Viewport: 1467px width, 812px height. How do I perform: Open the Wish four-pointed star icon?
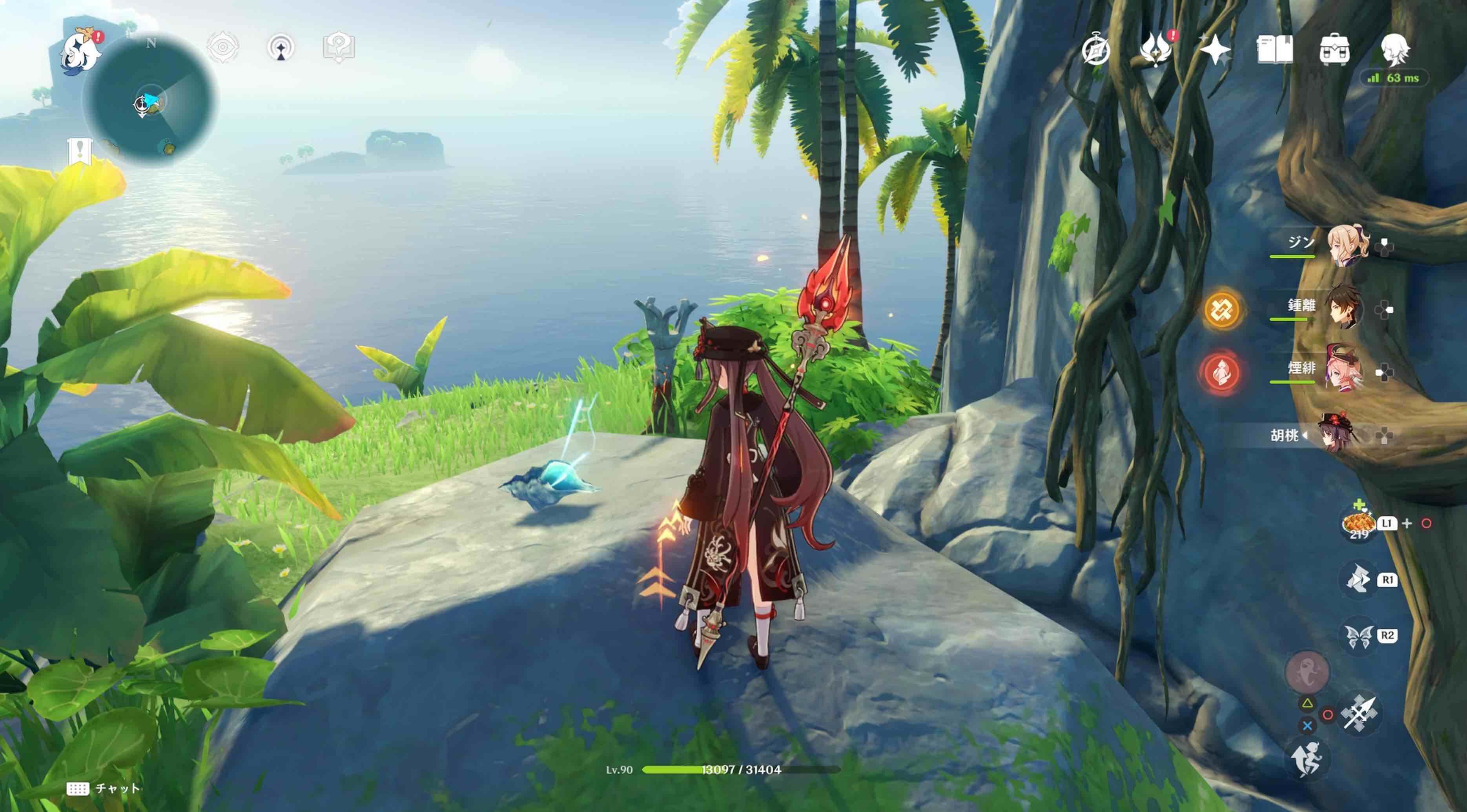tap(1215, 49)
